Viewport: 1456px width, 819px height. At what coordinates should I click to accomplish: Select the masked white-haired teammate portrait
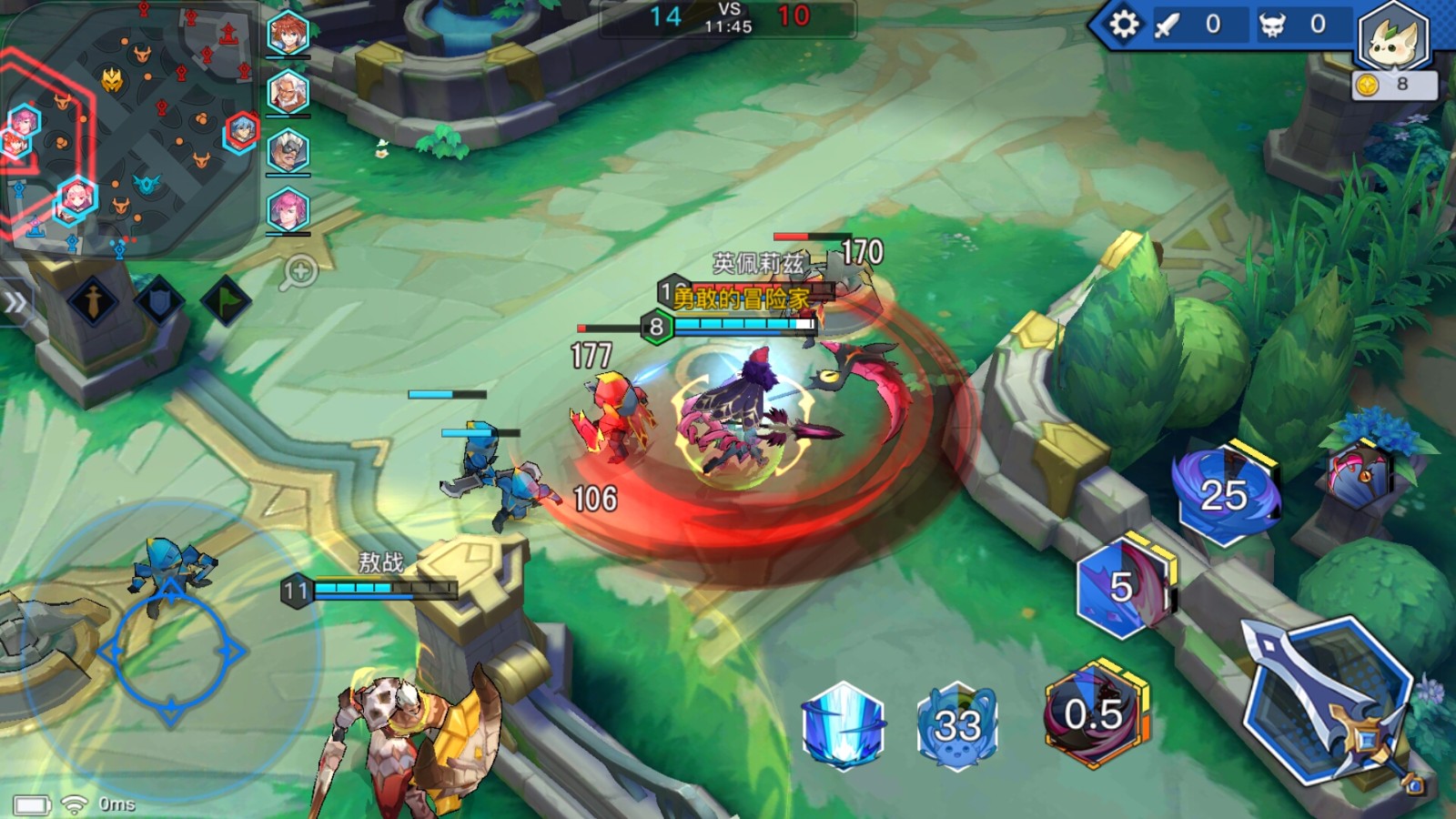point(288,151)
